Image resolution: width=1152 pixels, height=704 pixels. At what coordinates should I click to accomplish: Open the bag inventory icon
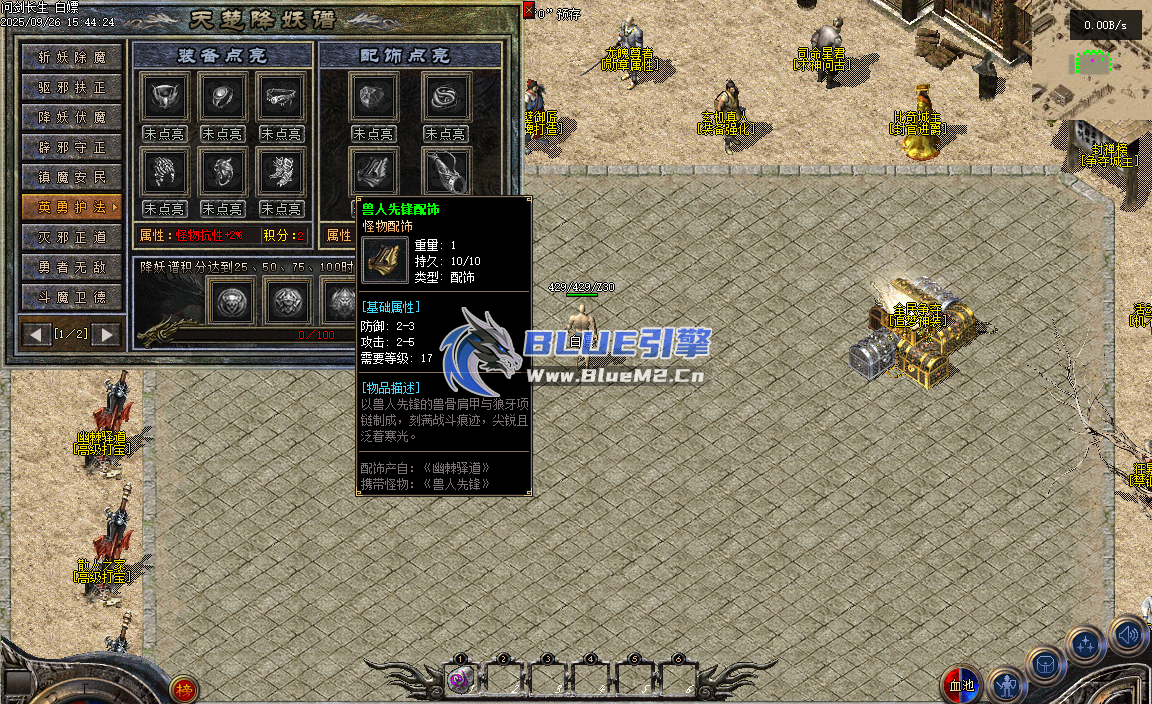1046,665
